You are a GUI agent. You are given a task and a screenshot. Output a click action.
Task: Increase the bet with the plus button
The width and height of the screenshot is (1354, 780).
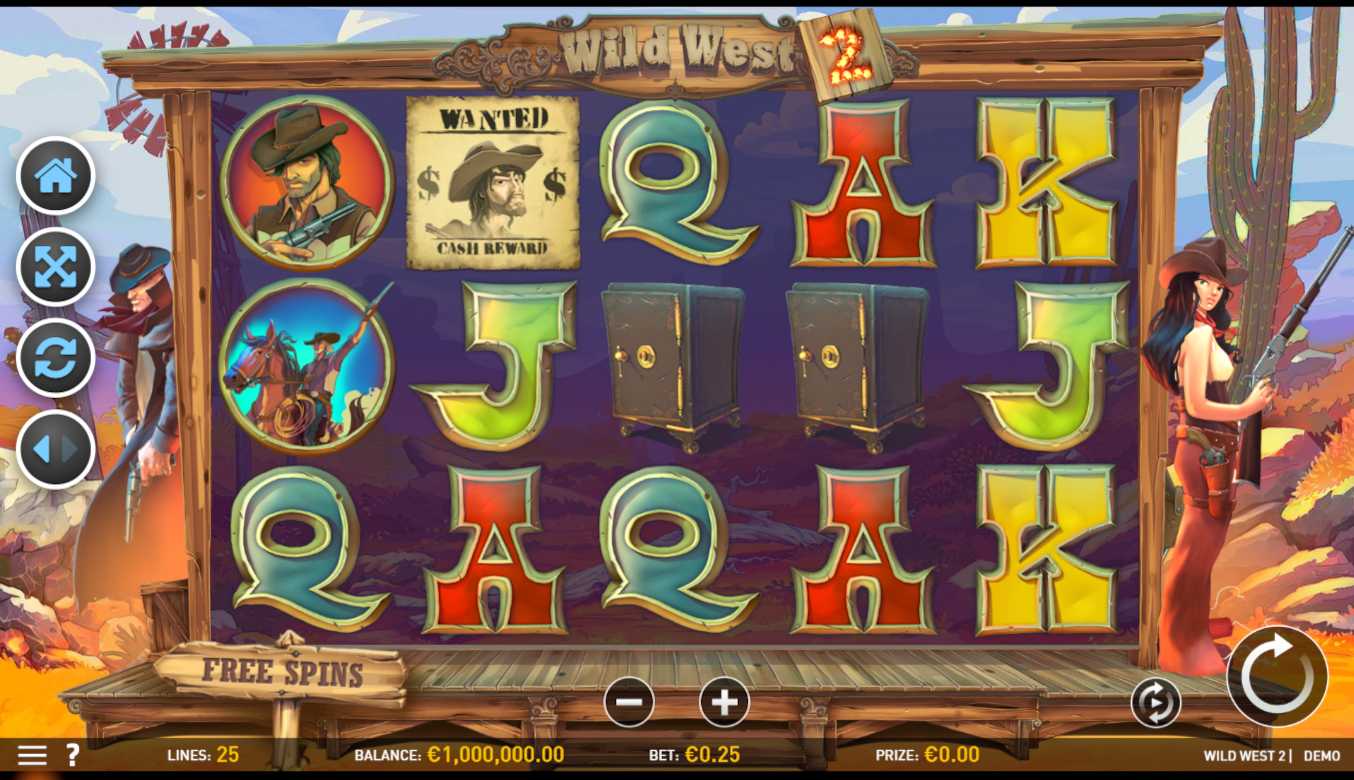724,702
